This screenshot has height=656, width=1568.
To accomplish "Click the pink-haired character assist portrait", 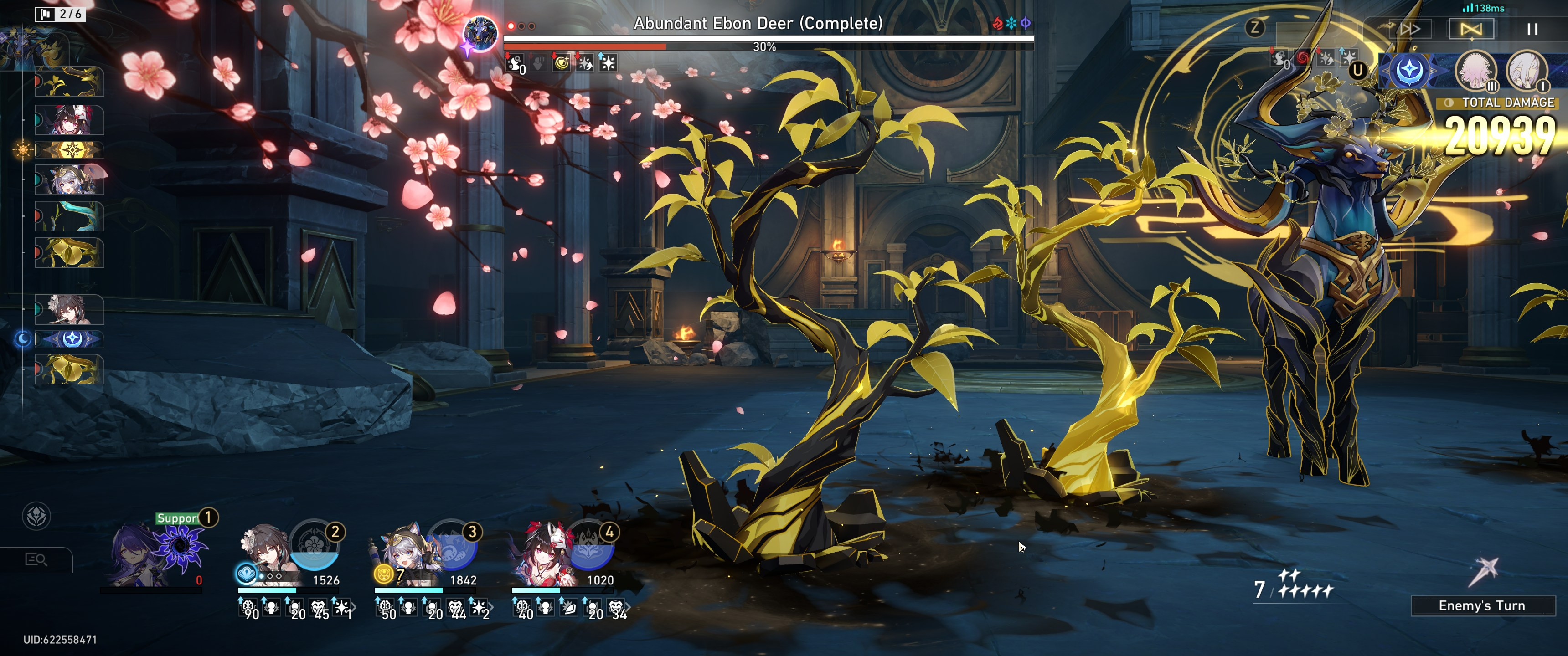I will (x=1475, y=71).
